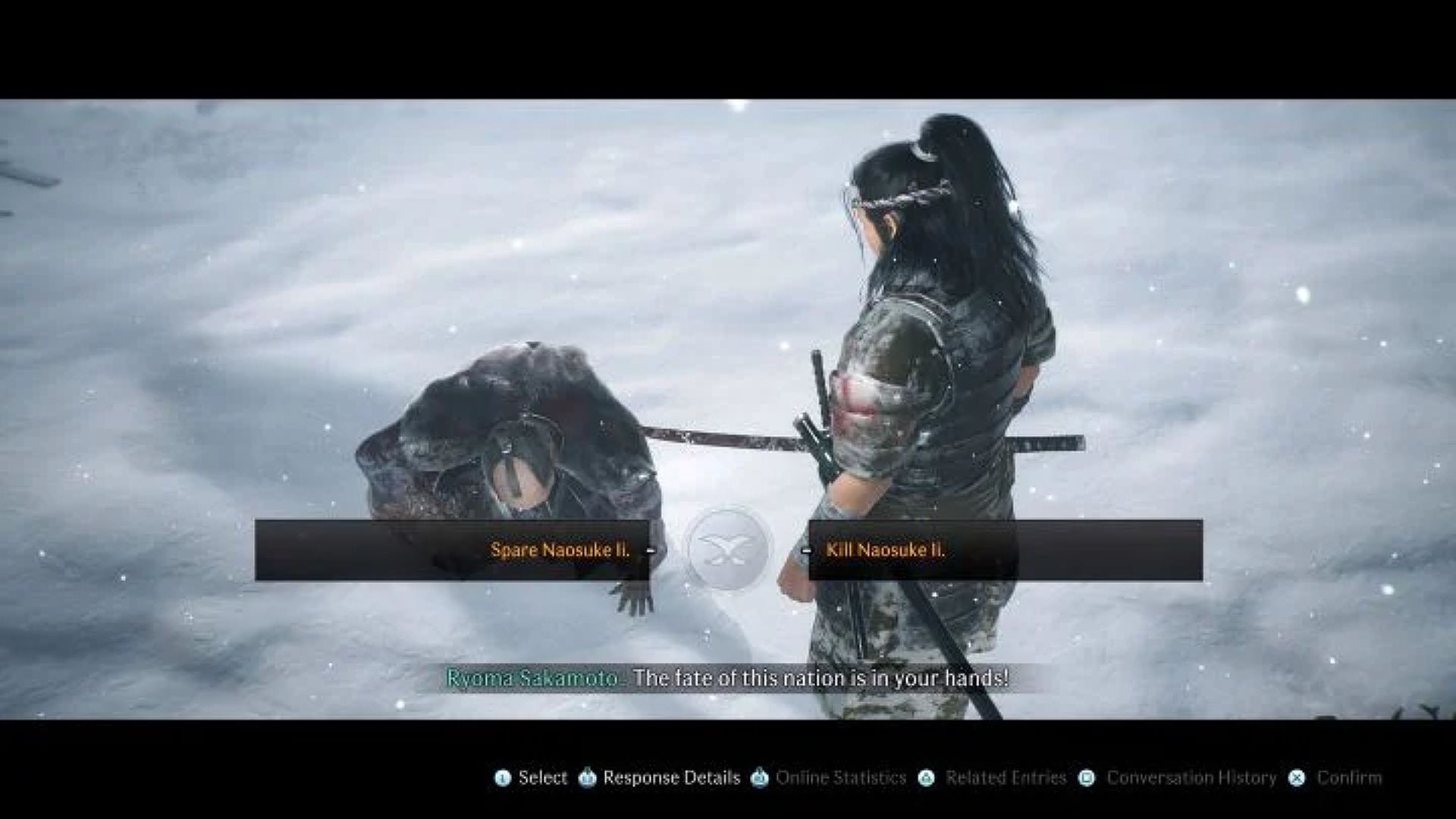Open the Conversation History panel
1456x819 pixels.
1191,777
